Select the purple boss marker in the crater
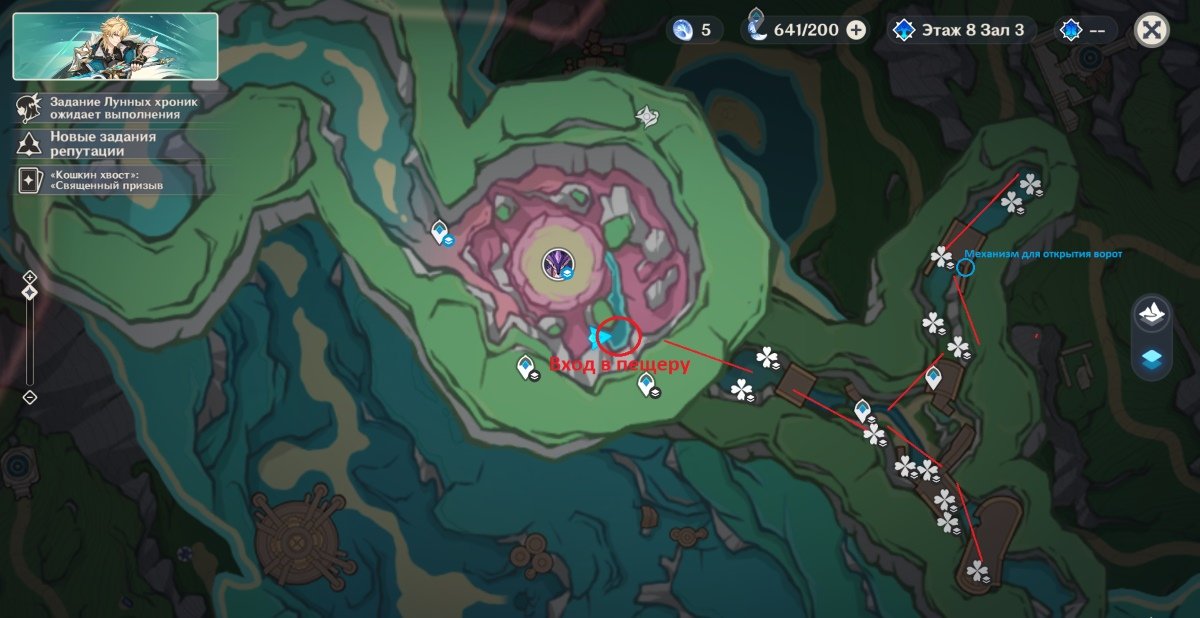 tap(555, 264)
